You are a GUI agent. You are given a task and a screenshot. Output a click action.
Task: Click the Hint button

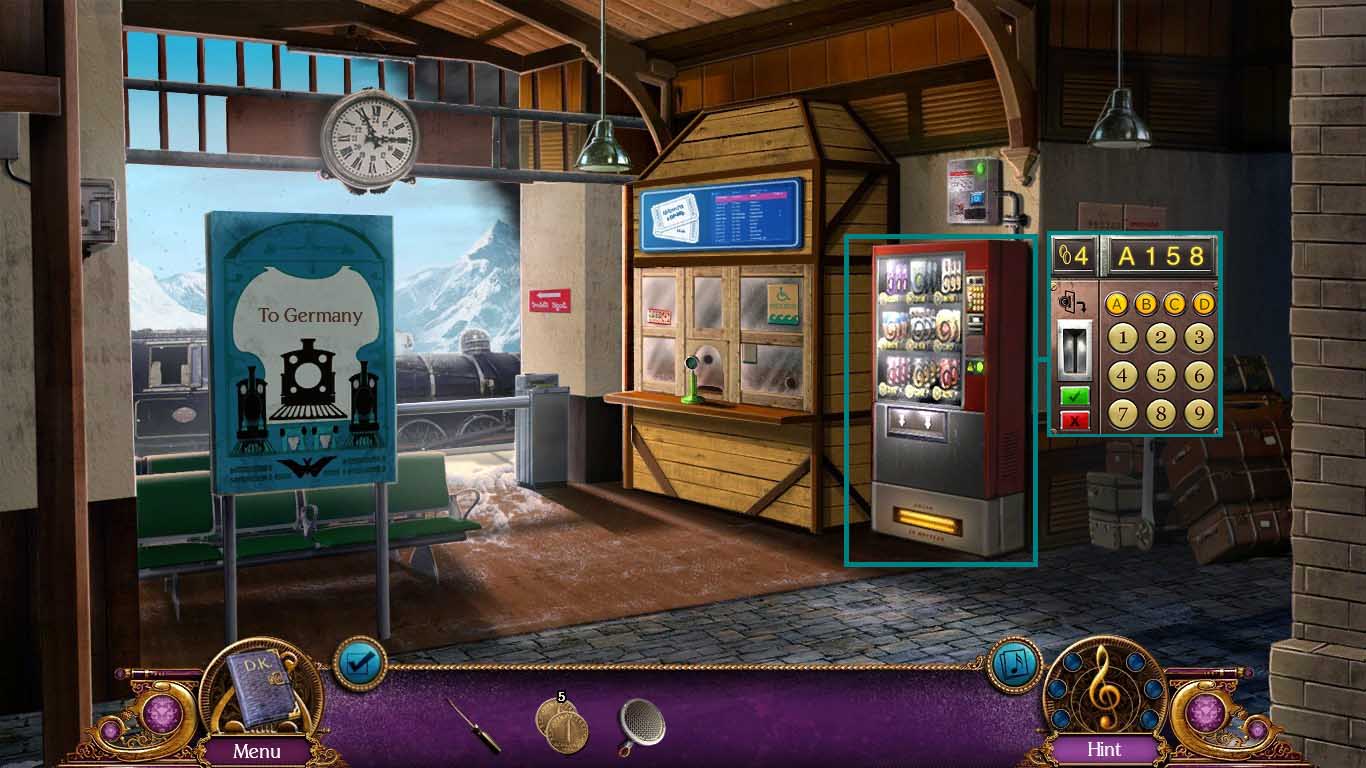coord(1105,749)
